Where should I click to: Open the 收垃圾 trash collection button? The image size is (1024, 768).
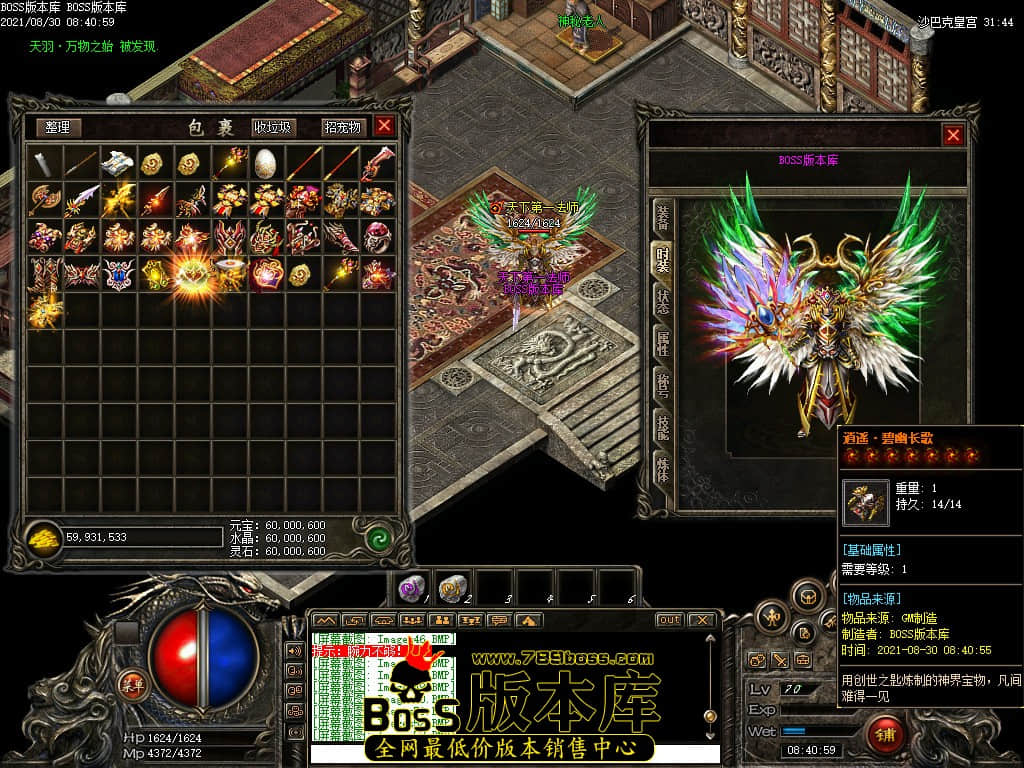coord(272,127)
